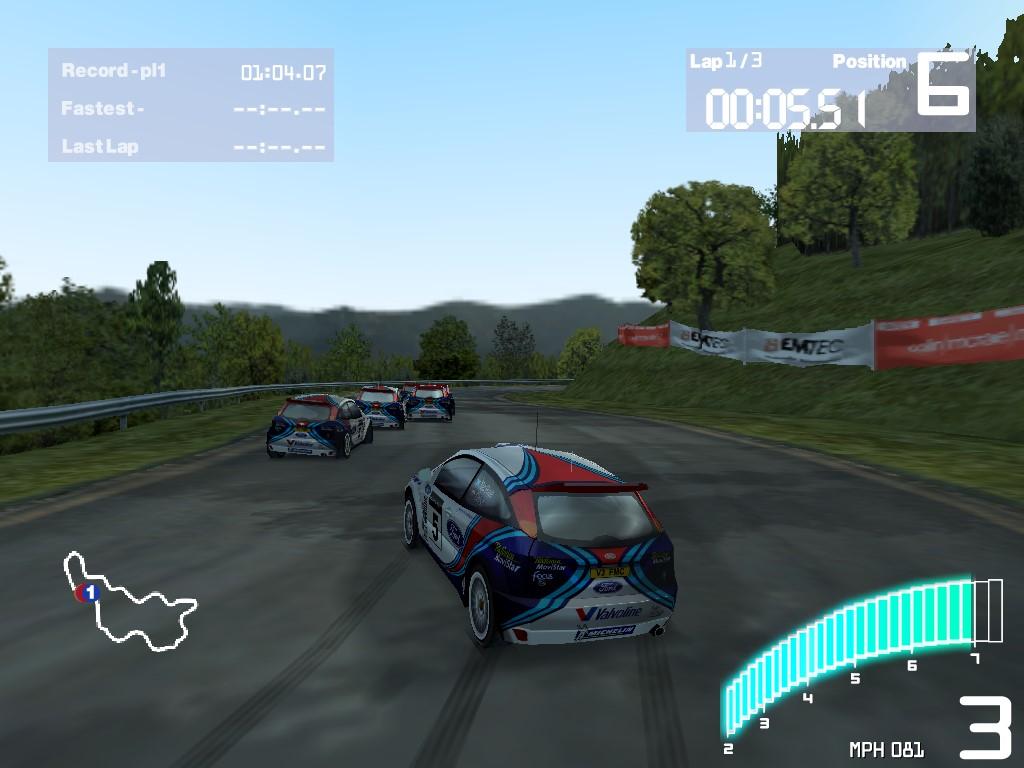The image size is (1024, 768).
Task: Select the player 1 marker on minimap
Action: tap(89, 593)
